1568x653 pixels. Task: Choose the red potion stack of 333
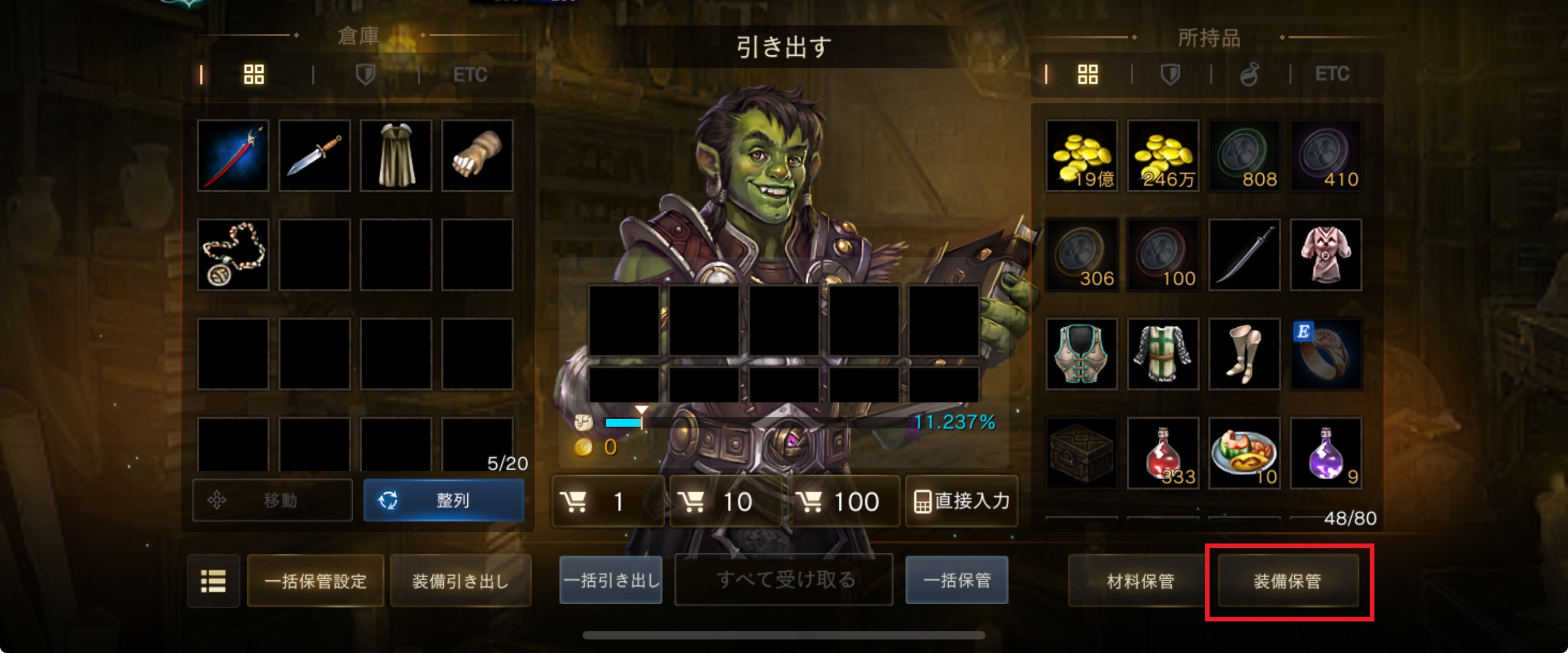tap(1163, 453)
